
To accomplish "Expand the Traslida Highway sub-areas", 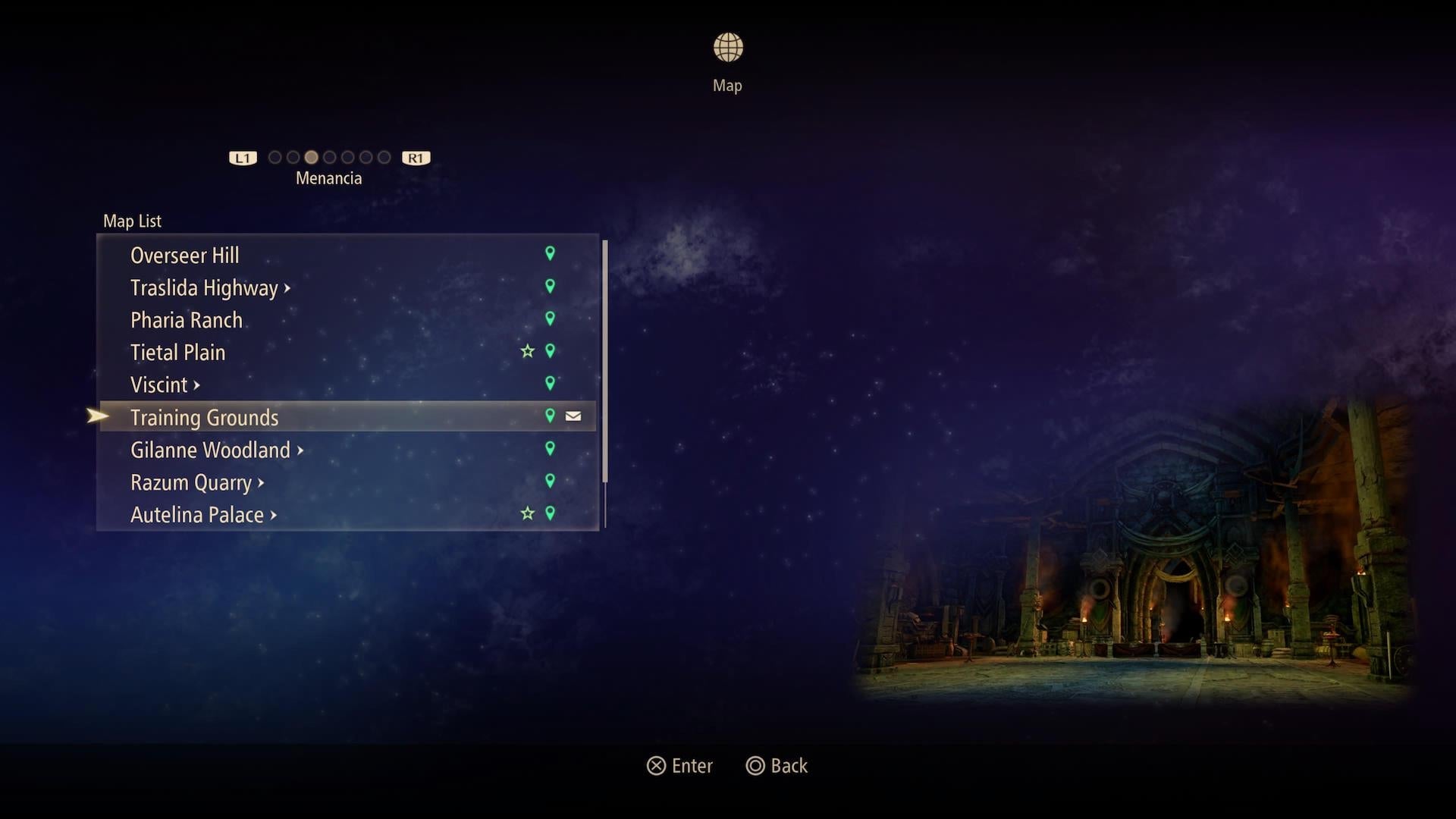I will pos(288,288).
